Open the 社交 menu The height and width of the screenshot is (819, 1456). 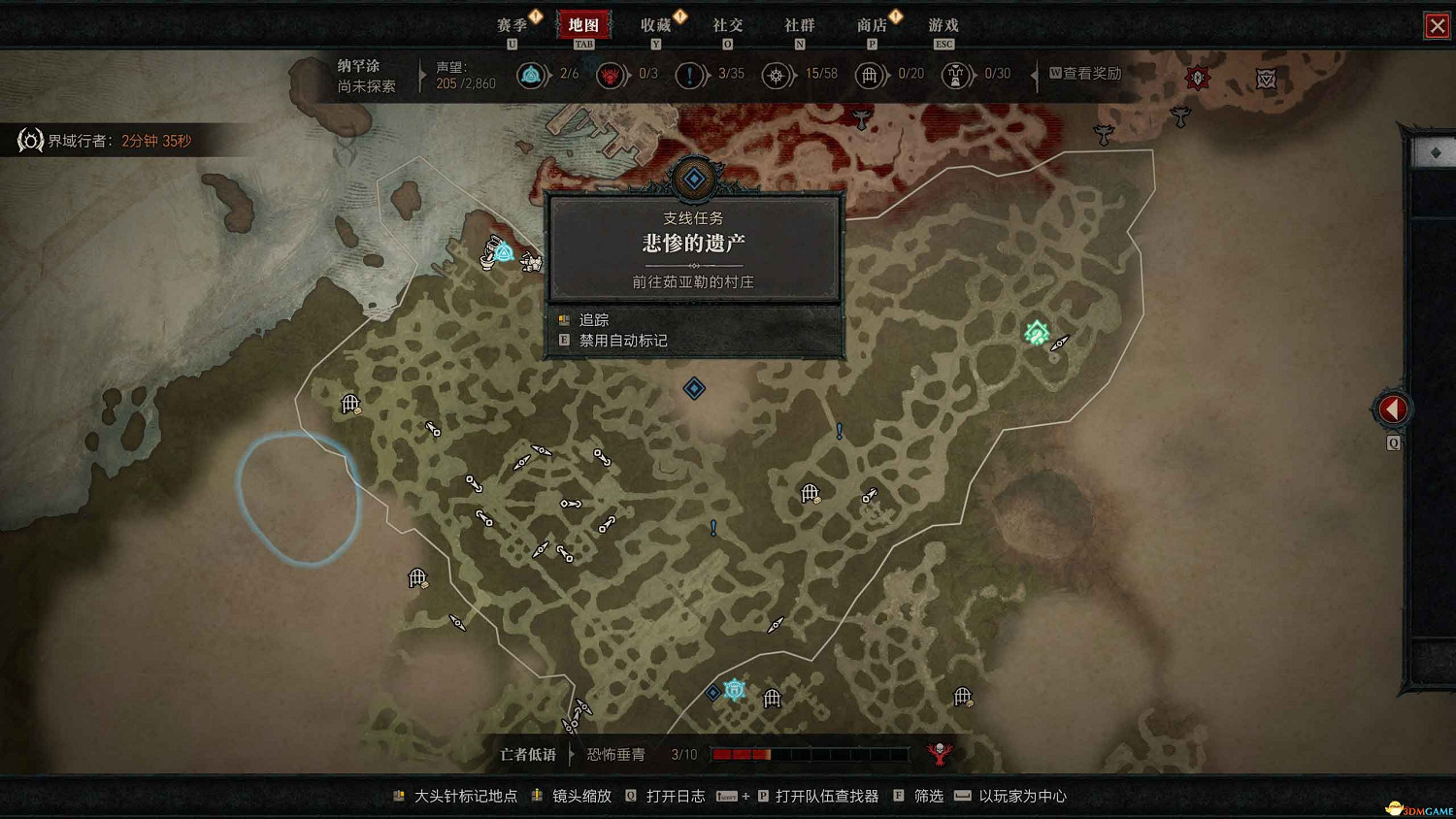(x=728, y=25)
